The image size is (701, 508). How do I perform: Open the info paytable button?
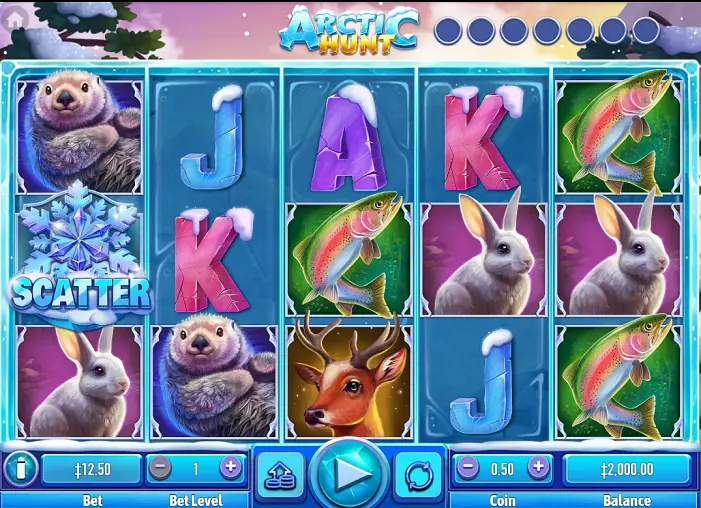[x=20, y=469]
